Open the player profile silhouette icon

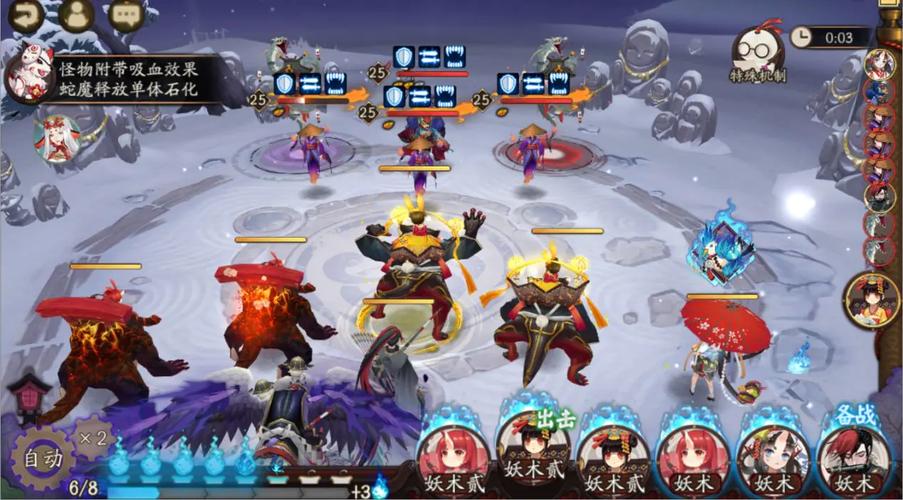[x=75, y=14]
